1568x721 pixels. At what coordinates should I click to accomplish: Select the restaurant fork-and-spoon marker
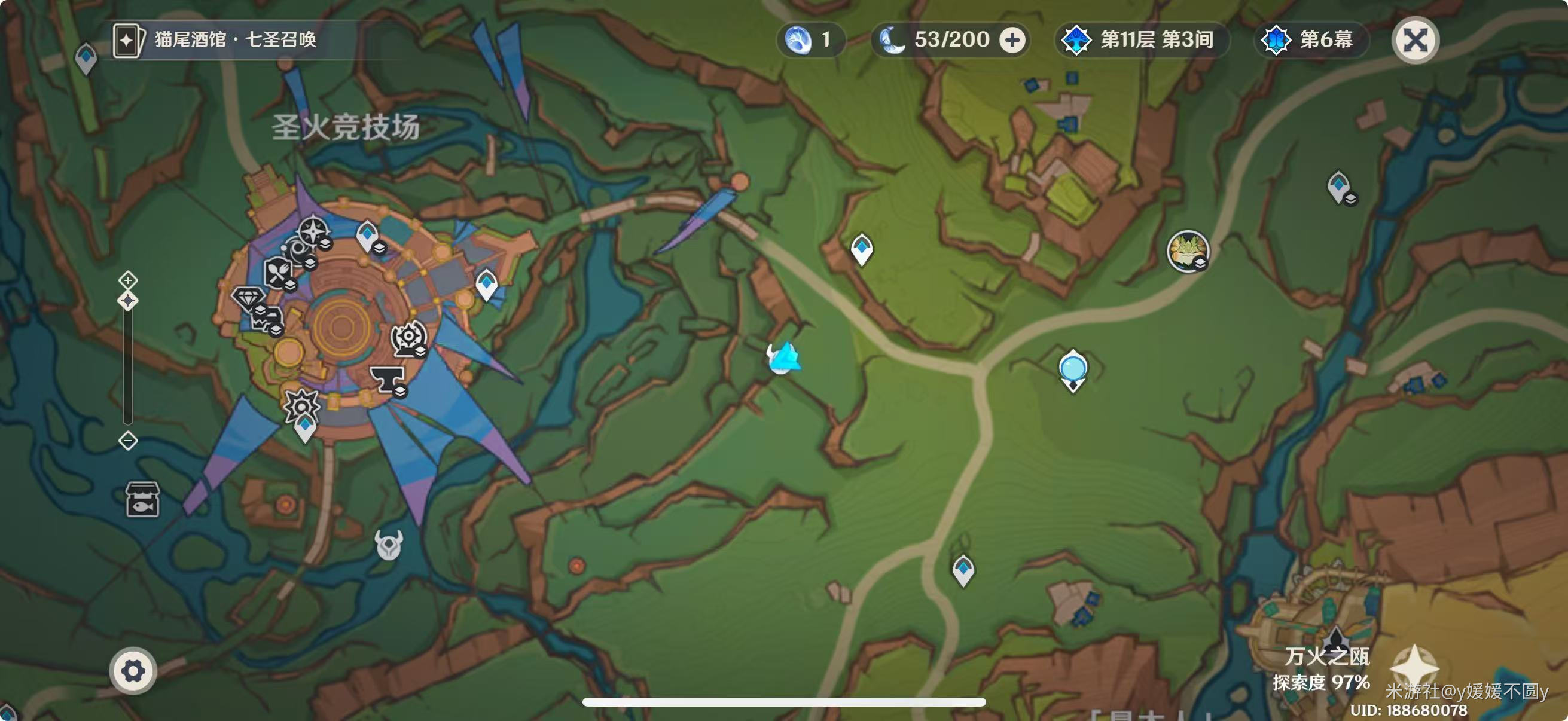click(277, 272)
